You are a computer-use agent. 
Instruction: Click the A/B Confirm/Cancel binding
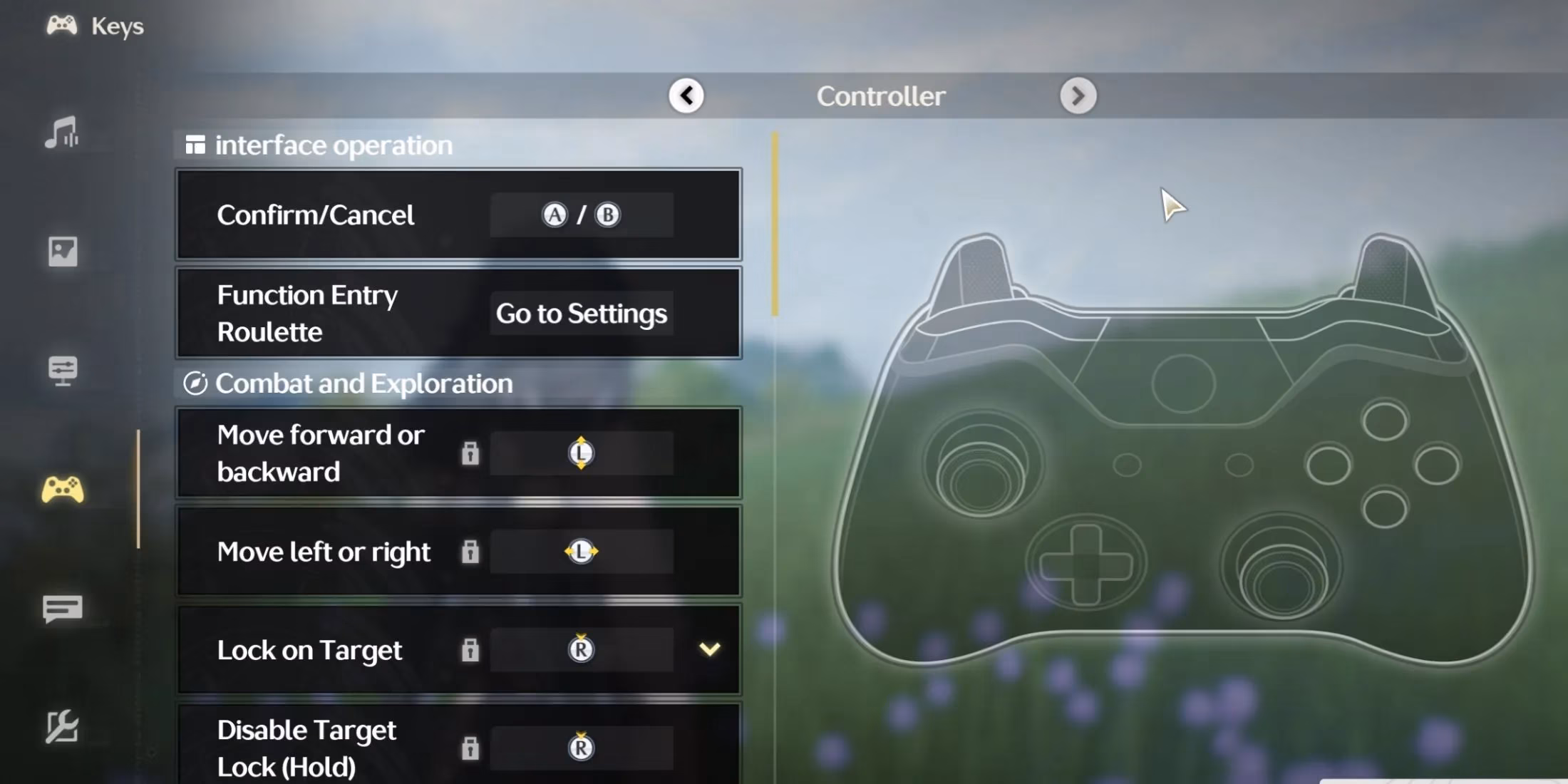pyautogui.click(x=581, y=214)
